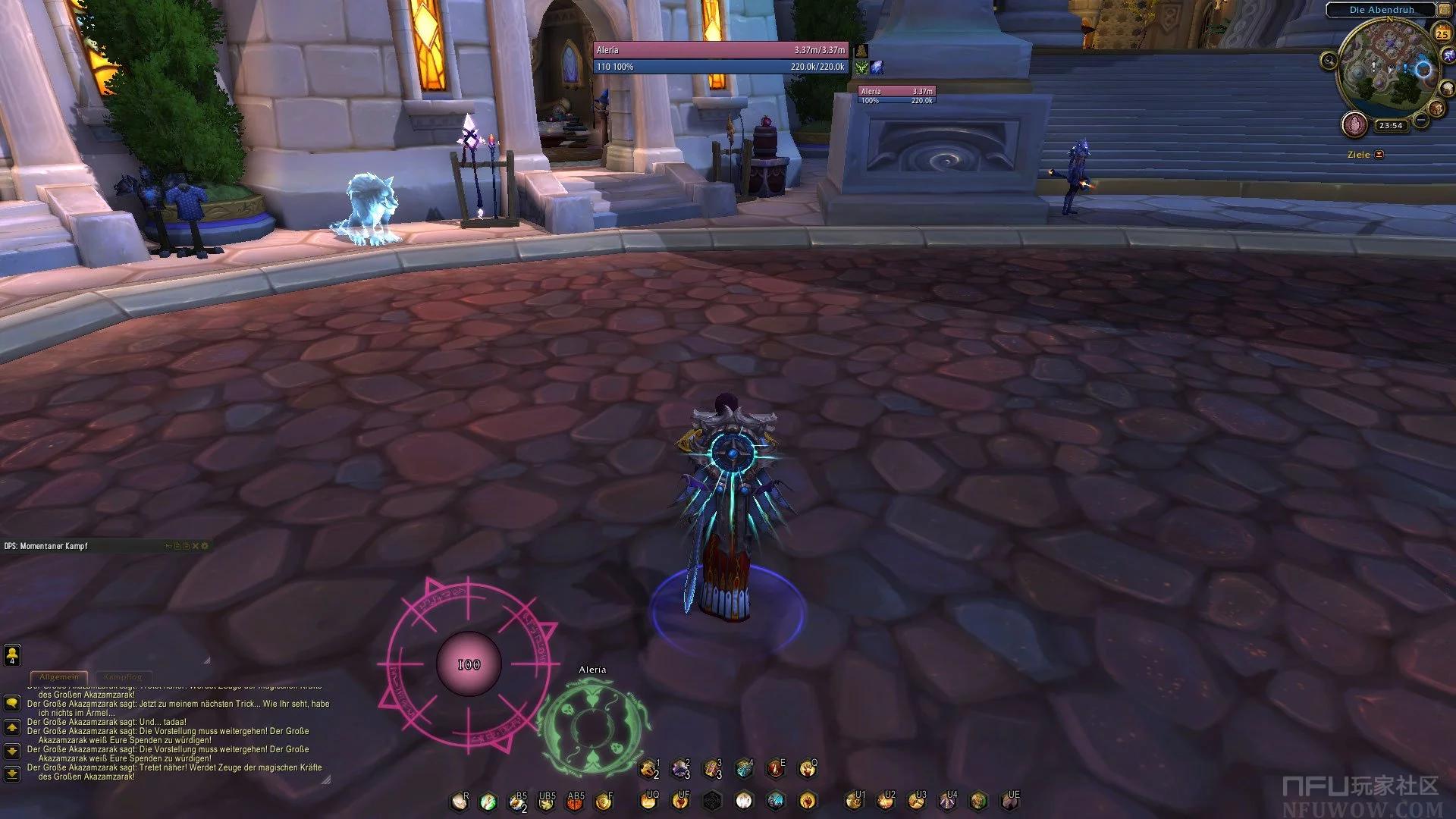Activate the fist ability labeled Q

point(808,770)
